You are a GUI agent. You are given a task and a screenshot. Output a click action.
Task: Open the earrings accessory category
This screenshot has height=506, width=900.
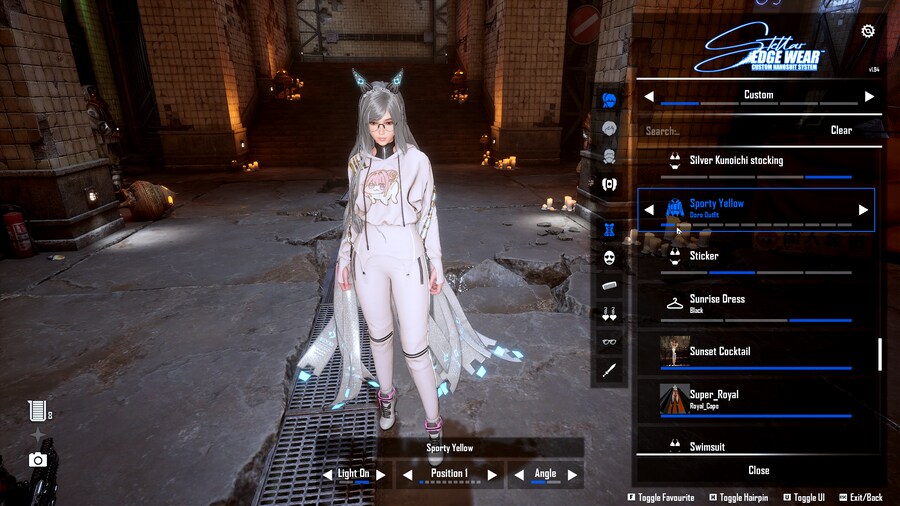point(609,314)
